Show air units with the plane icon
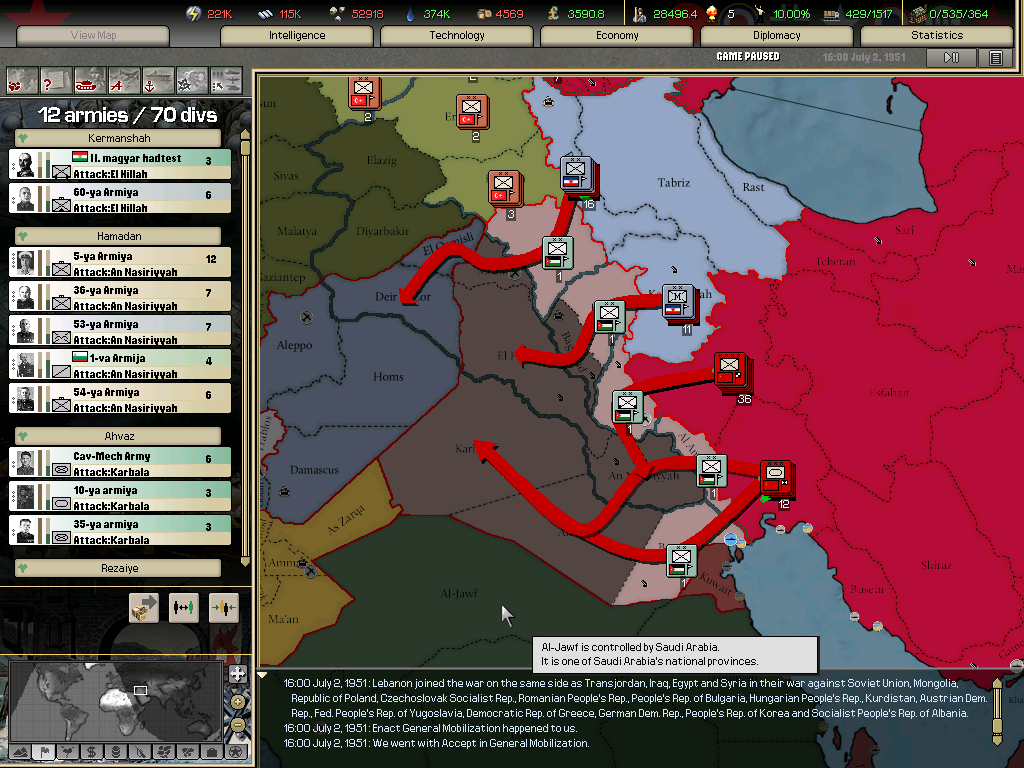This screenshot has height=768, width=1024. [x=124, y=79]
